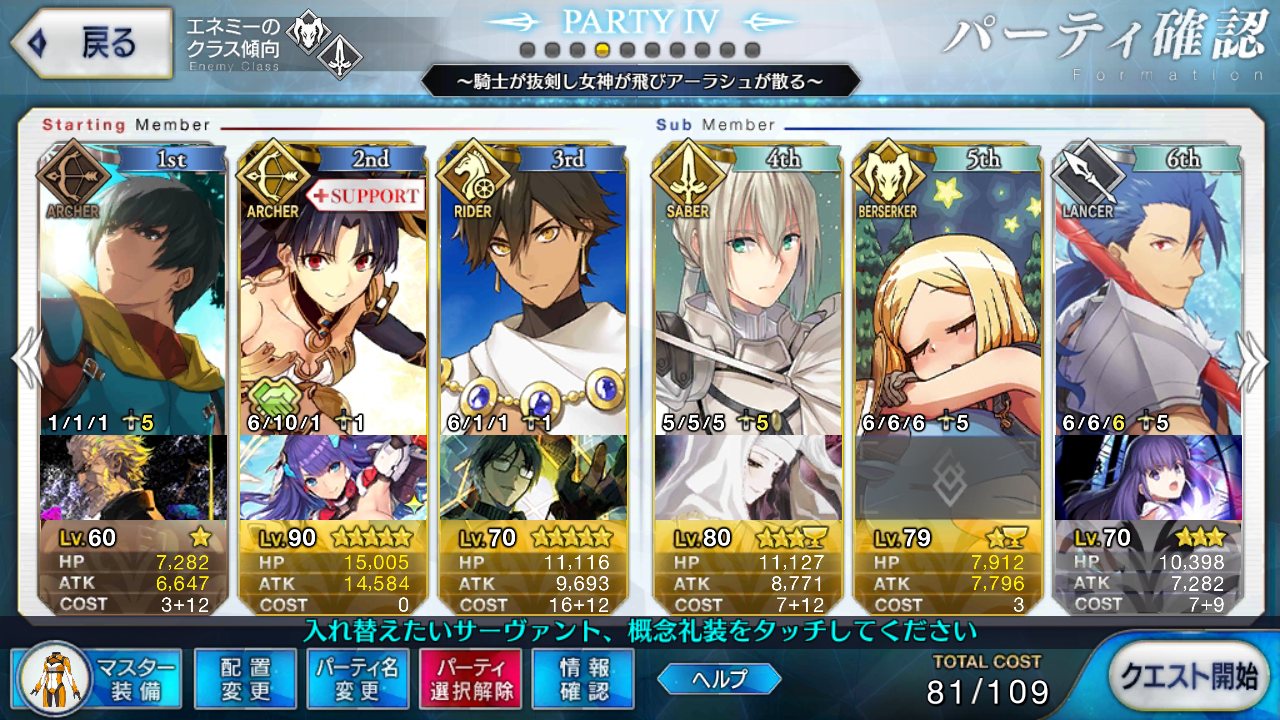
Task: Select the 1st slot Archer servant card
Action: 132,290
